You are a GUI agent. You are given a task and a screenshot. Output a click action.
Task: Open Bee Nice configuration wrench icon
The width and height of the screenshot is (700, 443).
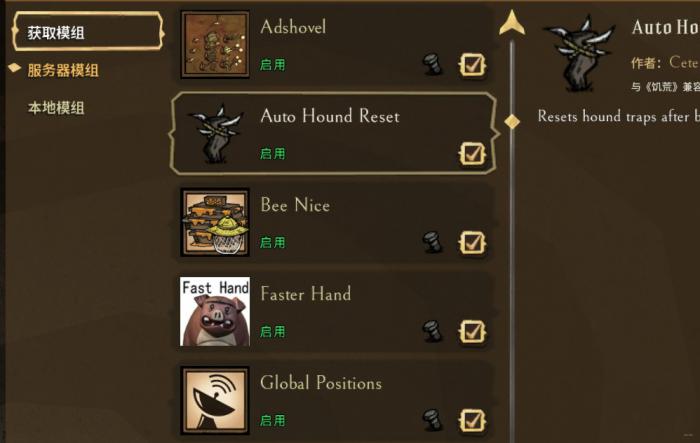[x=432, y=243]
